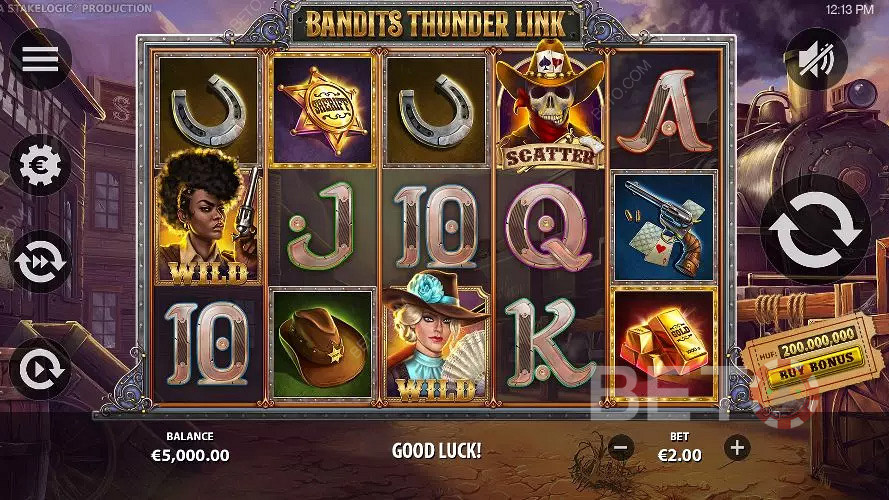Decrease the bet with the minus button
This screenshot has height=500, width=889.
(x=621, y=447)
